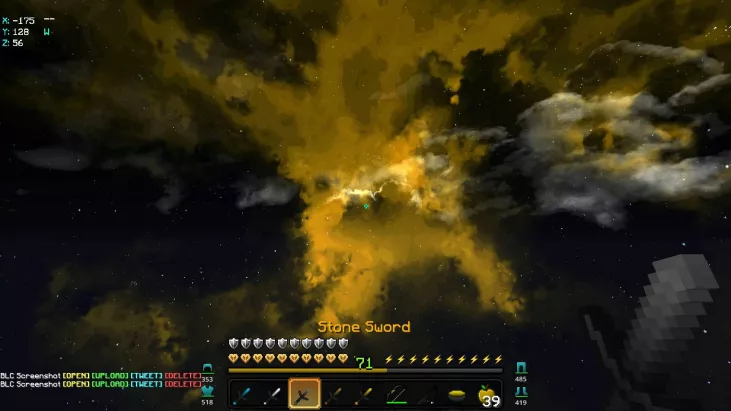This screenshot has width=731, height=411.
Task: Equip the bow from the hotbar
Action: pos(396,395)
